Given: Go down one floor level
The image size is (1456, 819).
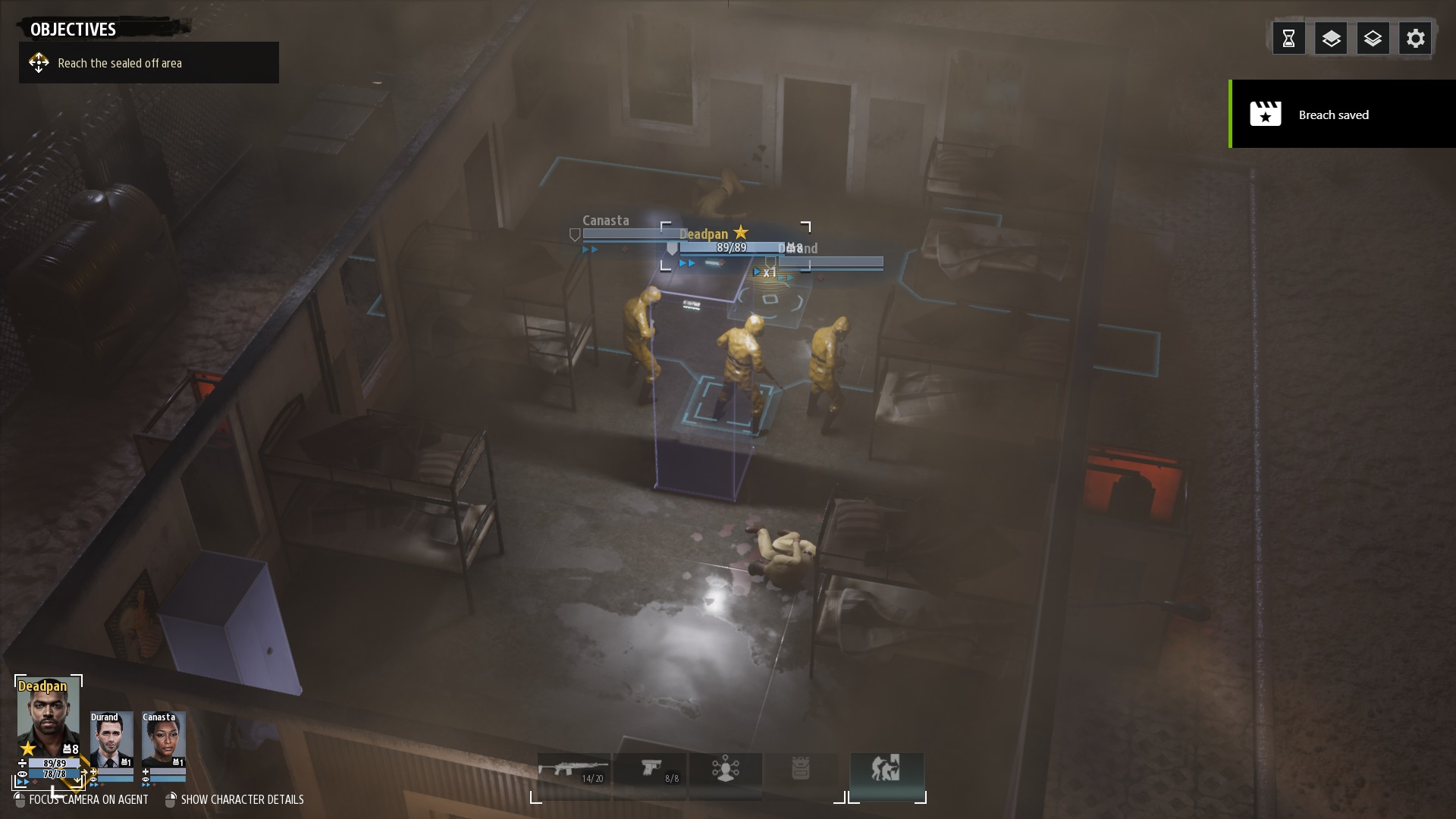Looking at the screenshot, I should [1373, 39].
